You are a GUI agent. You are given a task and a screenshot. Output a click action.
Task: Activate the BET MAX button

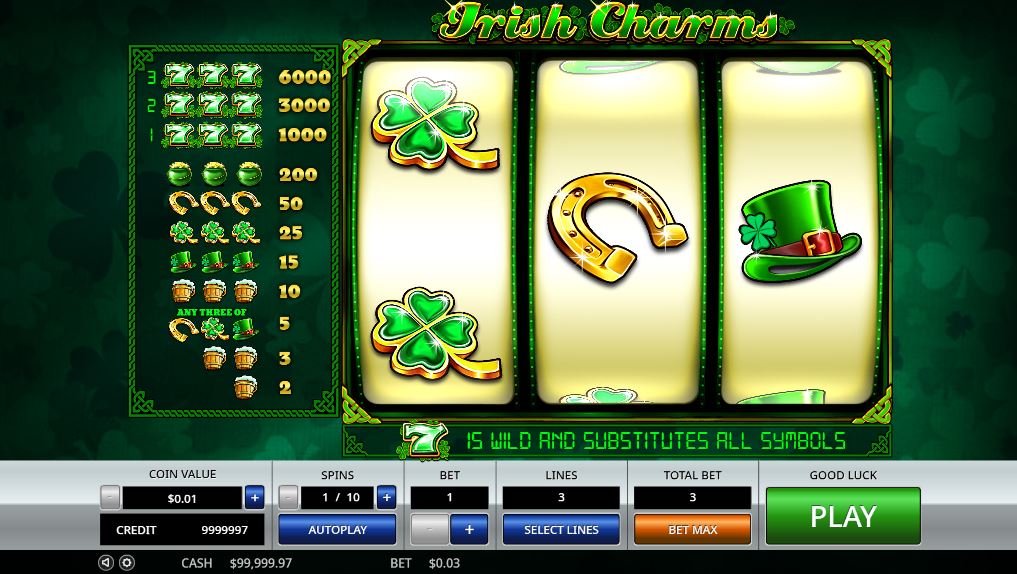tap(692, 529)
